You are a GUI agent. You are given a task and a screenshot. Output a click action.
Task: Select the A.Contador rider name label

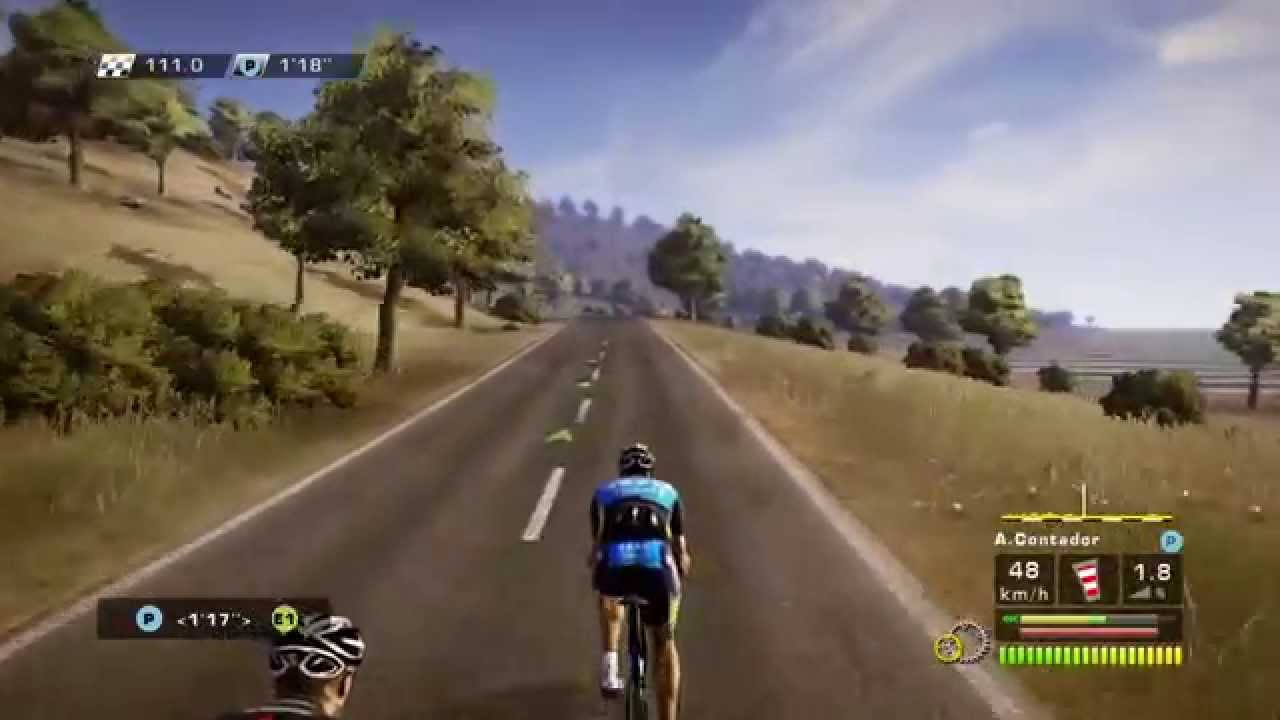(x=1047, y=539)
